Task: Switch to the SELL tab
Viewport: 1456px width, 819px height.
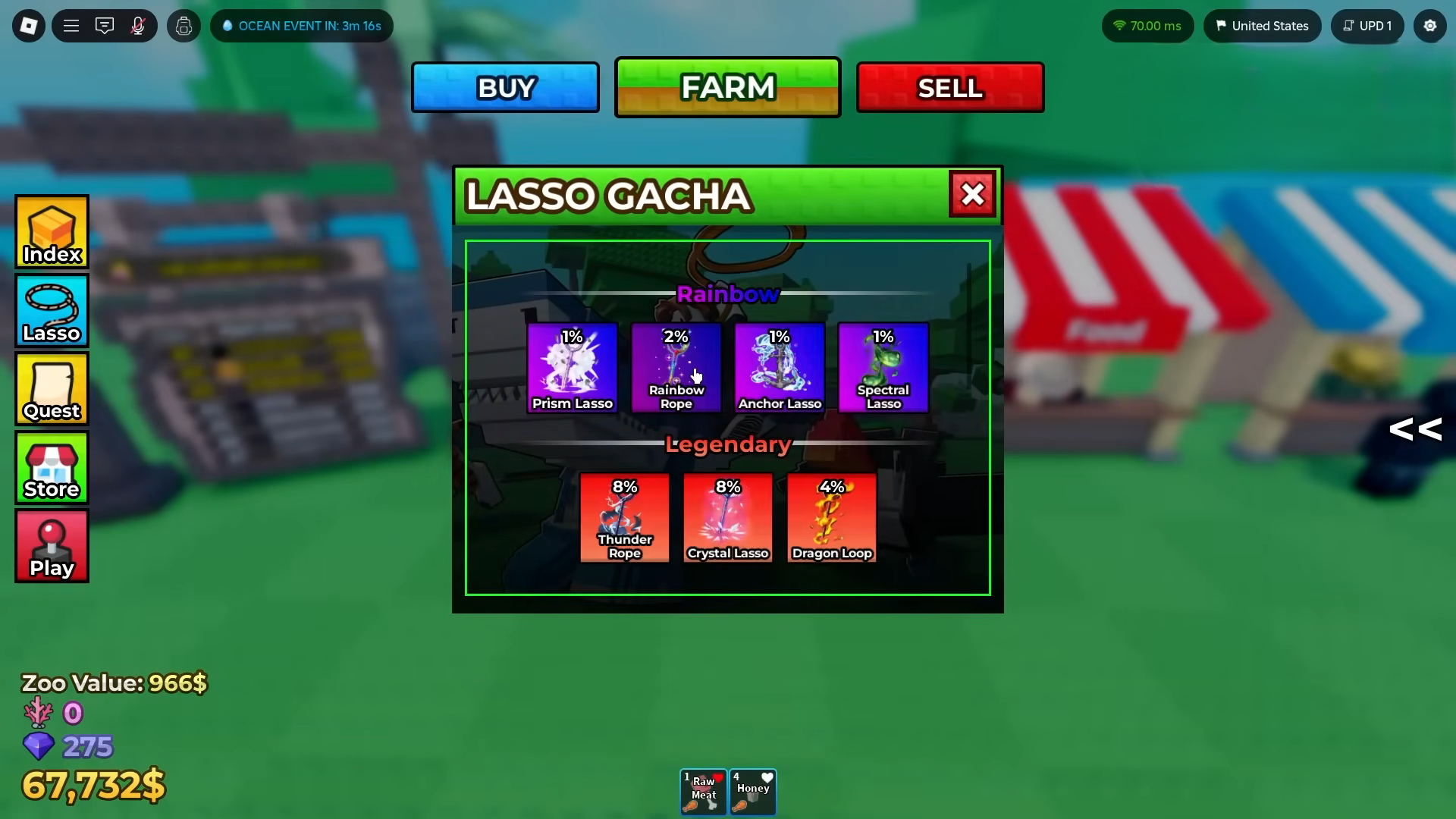Action: (x=949, y=86)
